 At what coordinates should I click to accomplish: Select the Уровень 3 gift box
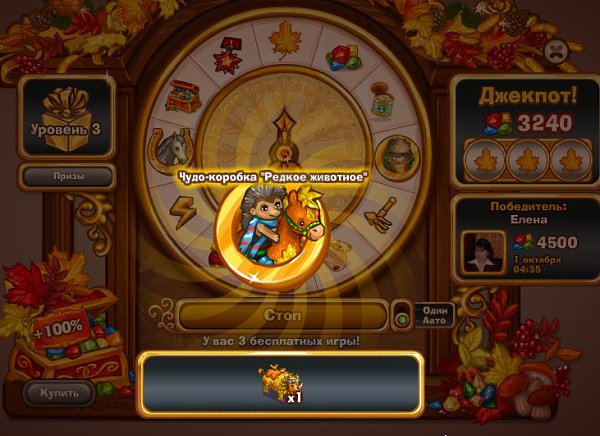click(x=66, y=118)
